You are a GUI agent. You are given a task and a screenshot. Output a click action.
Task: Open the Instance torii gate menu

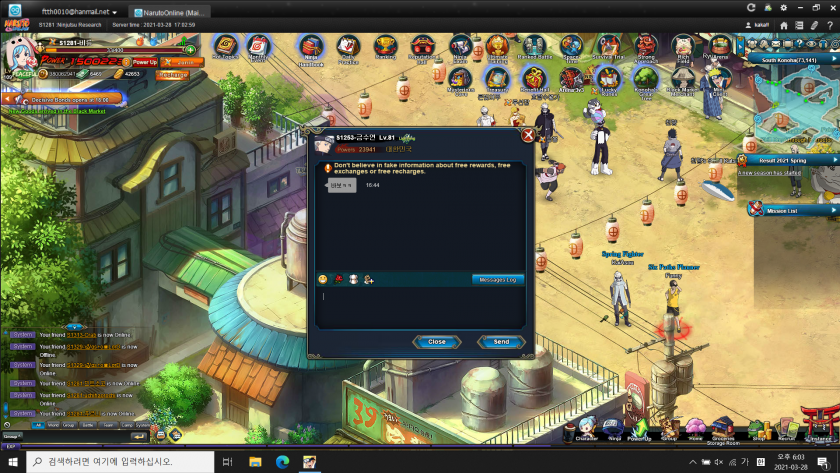click(820, 427)
